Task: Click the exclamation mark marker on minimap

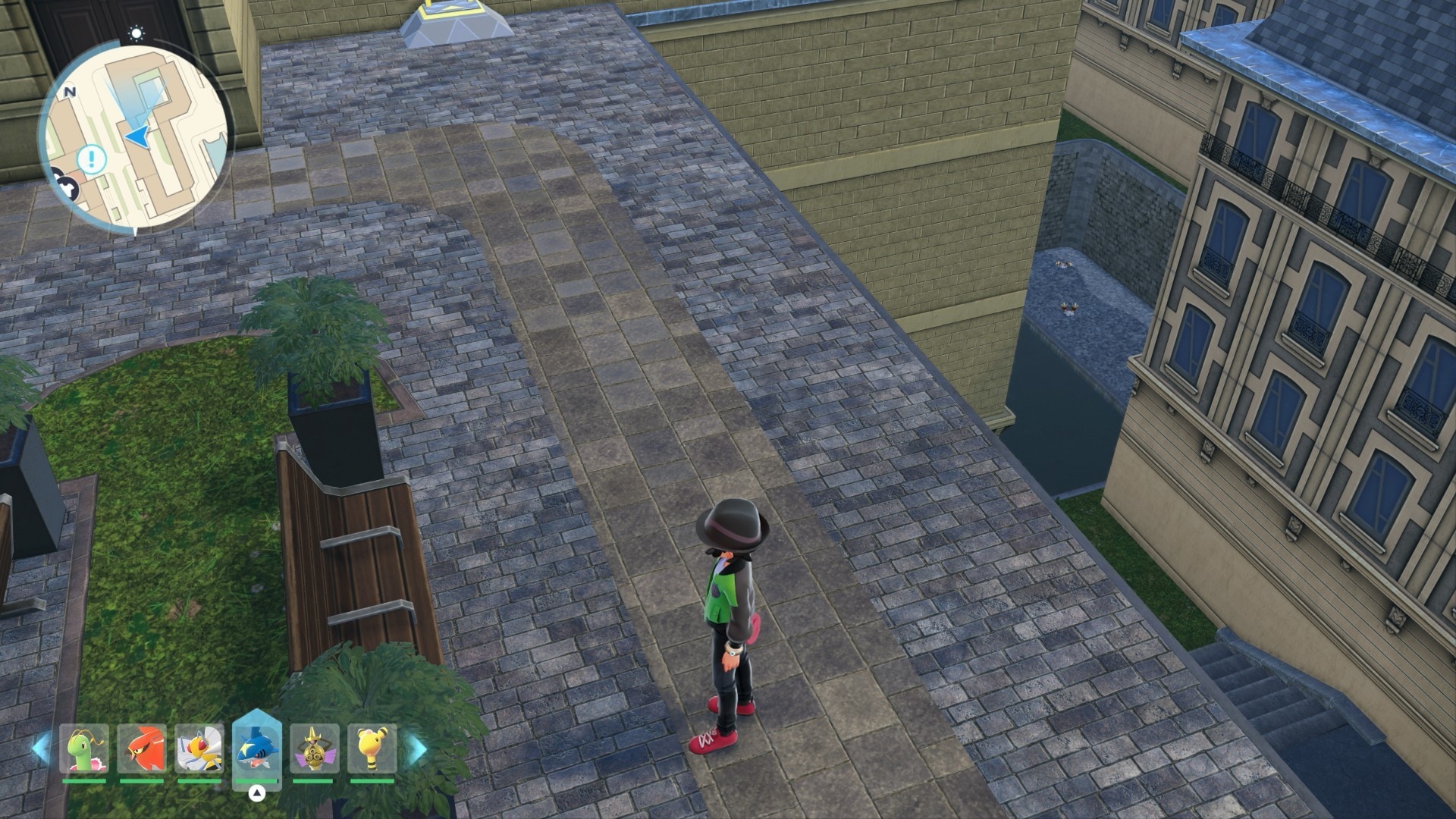Action: (93, 159)
